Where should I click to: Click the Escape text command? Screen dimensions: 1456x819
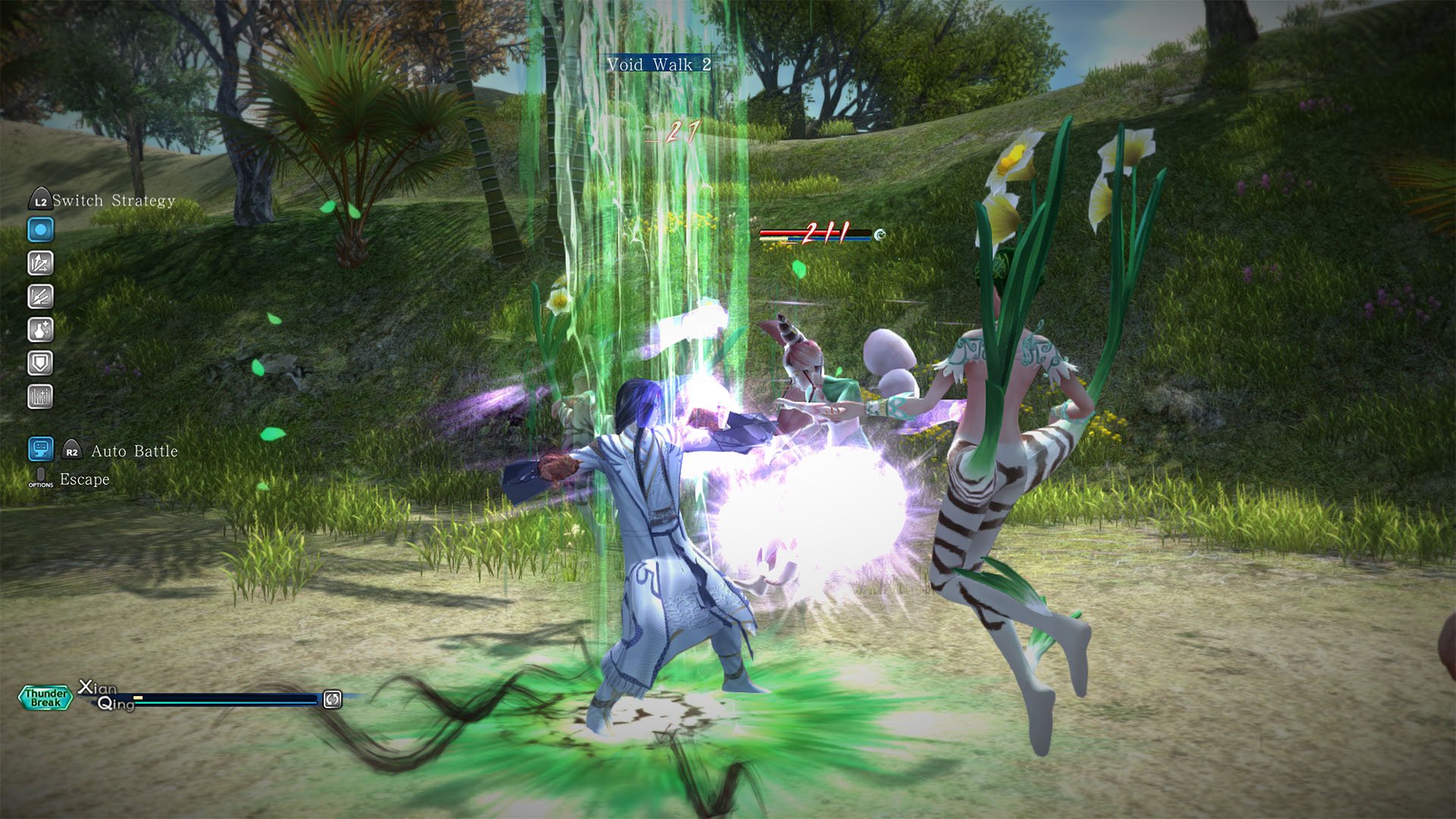point(85,479)
